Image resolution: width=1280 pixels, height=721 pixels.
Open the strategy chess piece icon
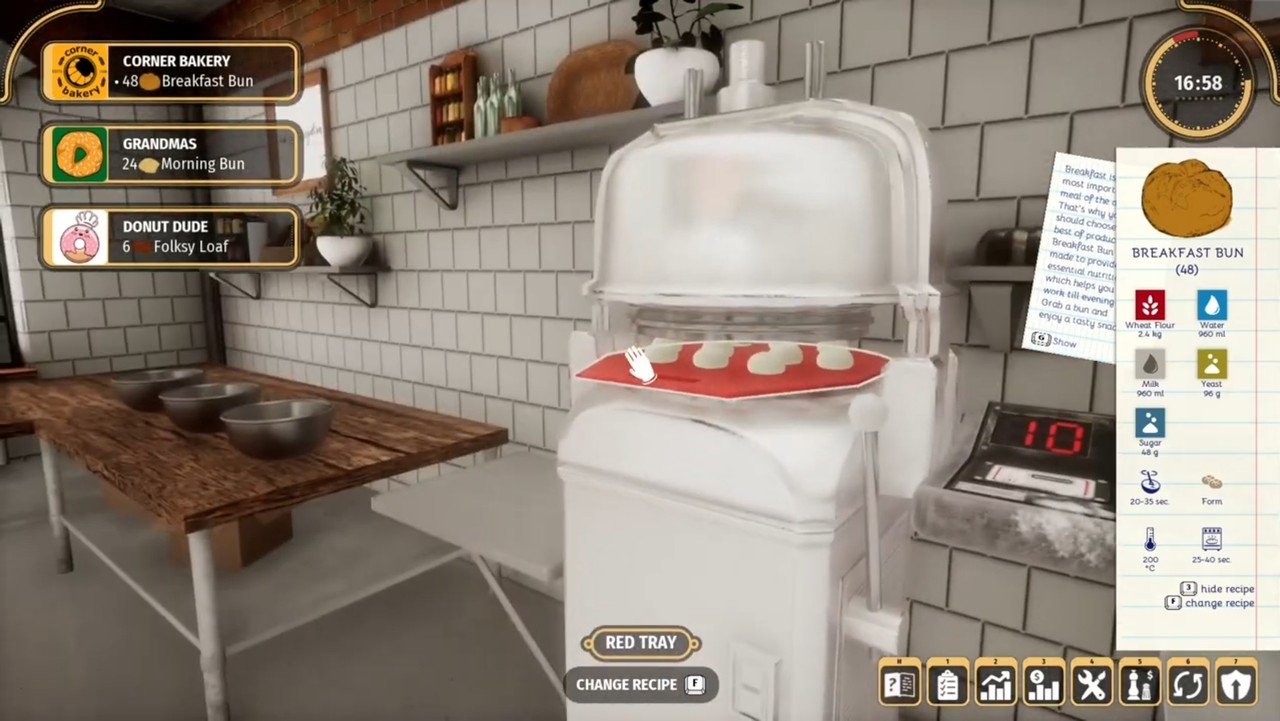point(1138,683)
